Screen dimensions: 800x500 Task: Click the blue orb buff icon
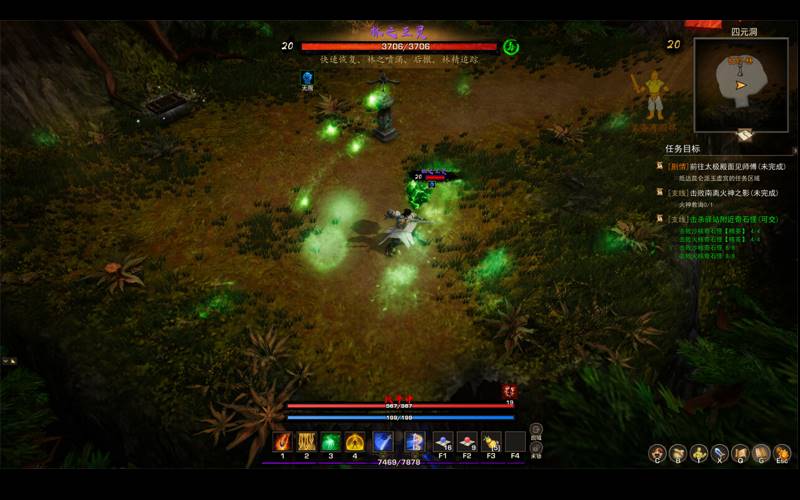[308, 77]
